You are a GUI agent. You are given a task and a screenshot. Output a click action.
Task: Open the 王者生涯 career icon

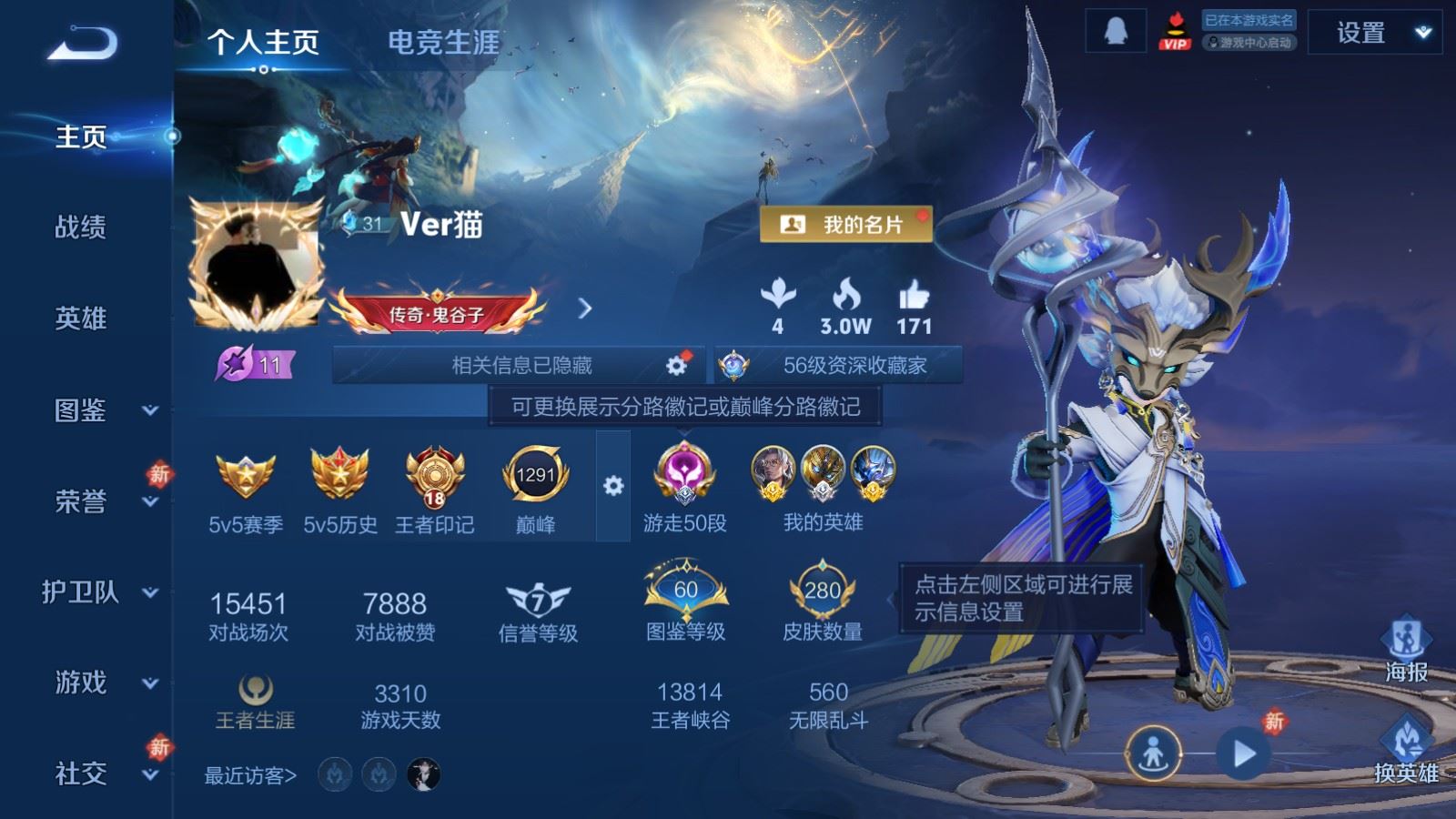click(255, 702)
